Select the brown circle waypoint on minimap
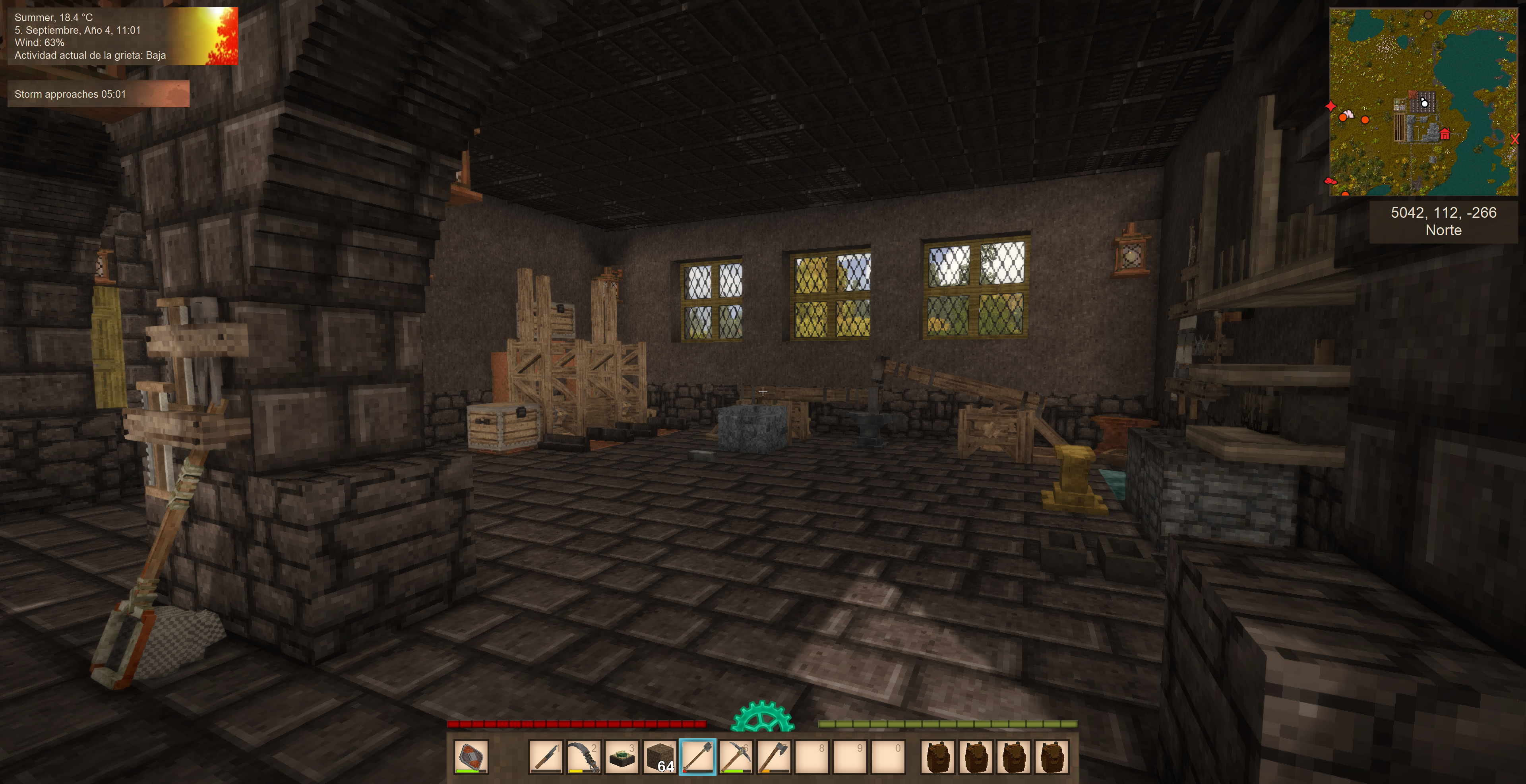The height and width of the screenshot is (784, 1526). pyautogui.click(x=1428, y=15)
